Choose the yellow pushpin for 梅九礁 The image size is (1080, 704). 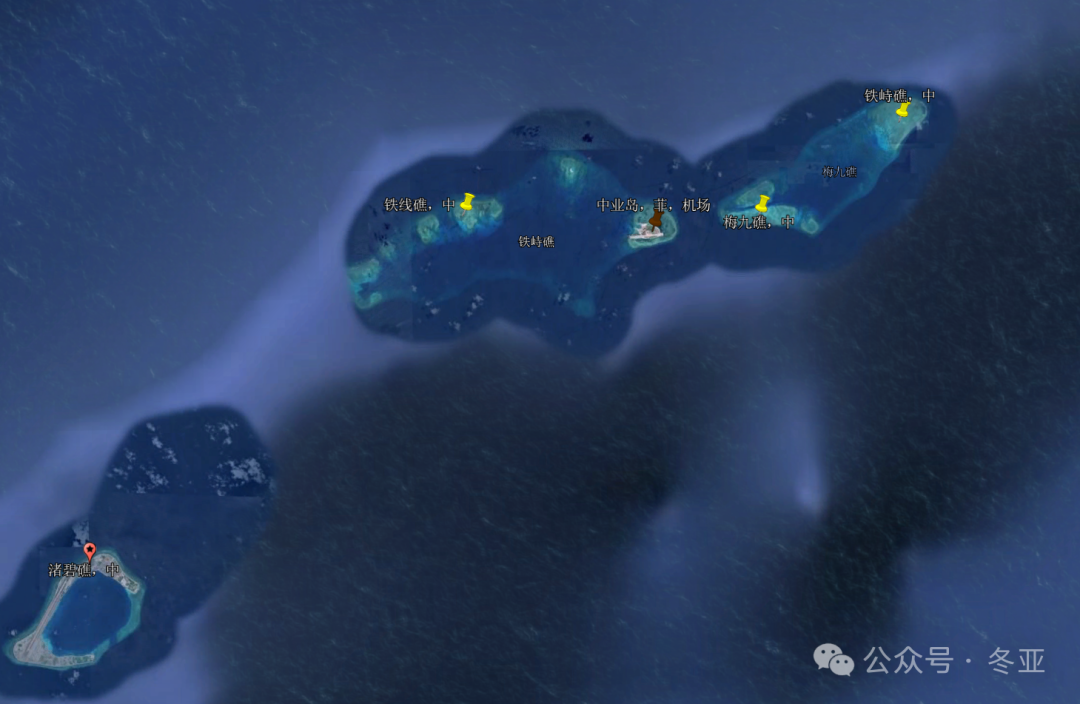(763, 203)
